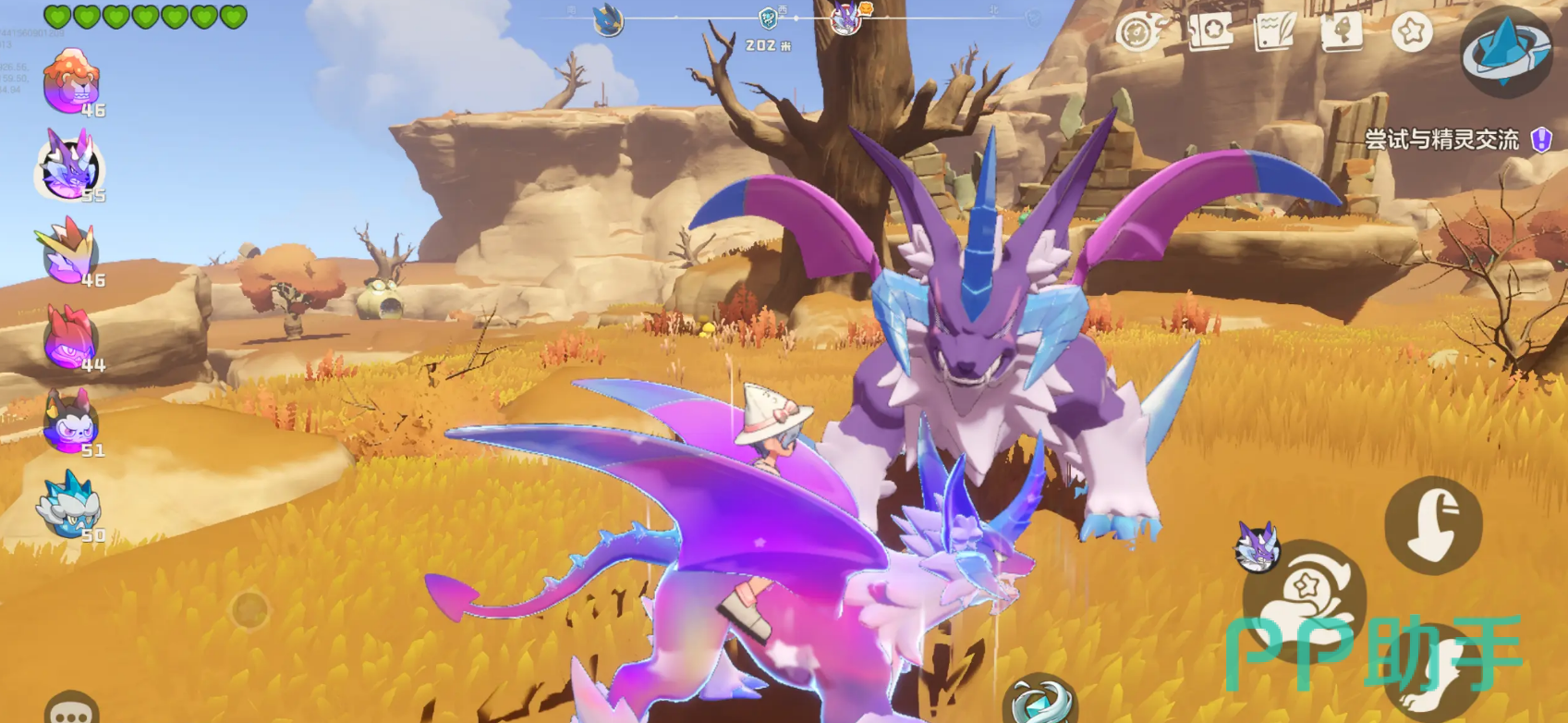Tap the blue crystal ring button
1568x723 pixels.
[x=1505, y=51]
